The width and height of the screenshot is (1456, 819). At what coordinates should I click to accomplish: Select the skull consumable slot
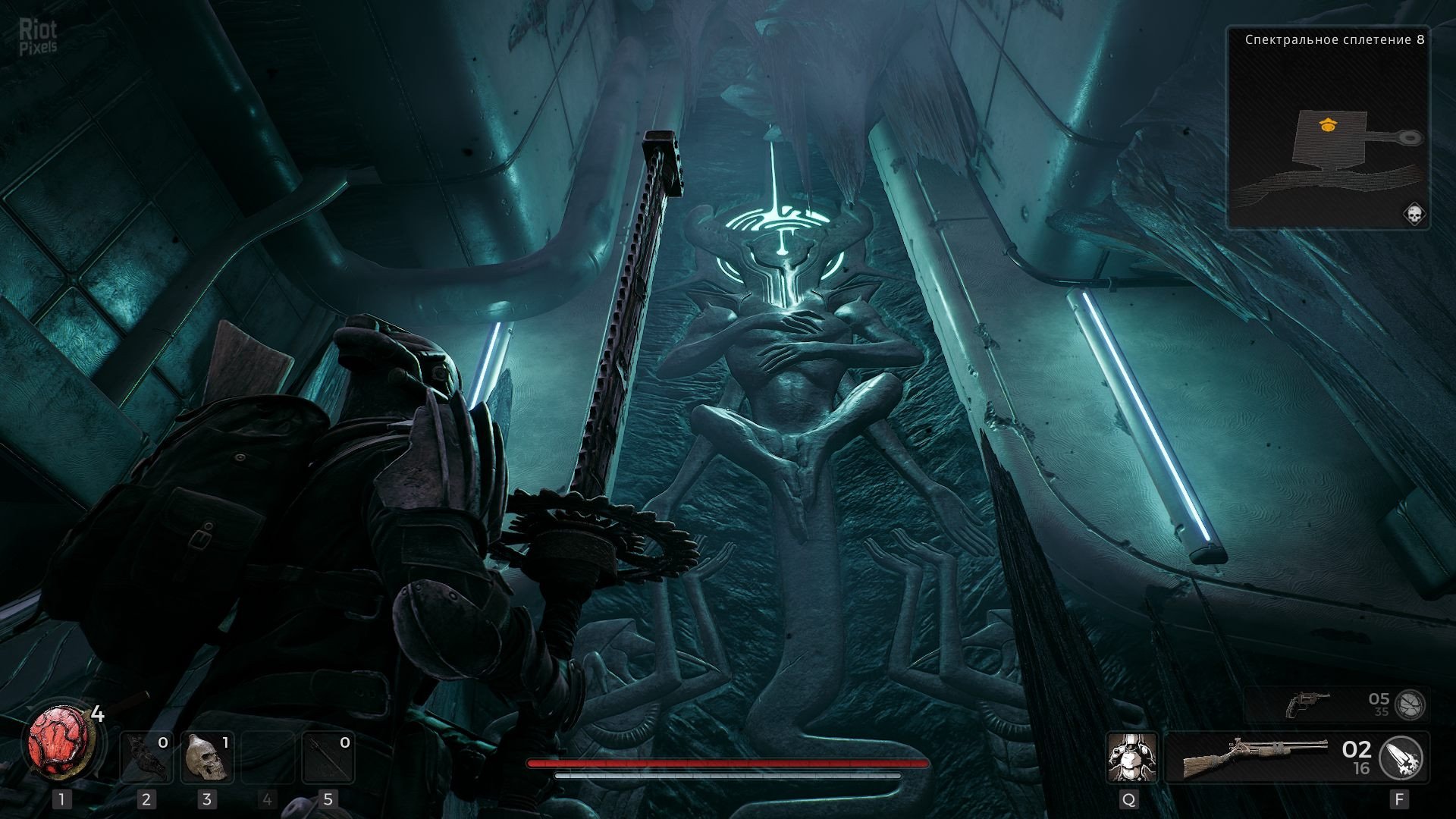pos(206,758)
